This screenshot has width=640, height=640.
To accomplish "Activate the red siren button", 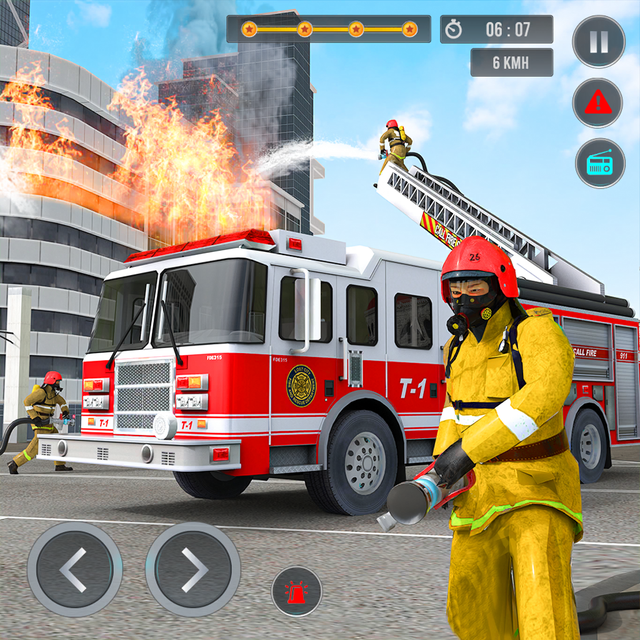I will (x=297, y=591).
